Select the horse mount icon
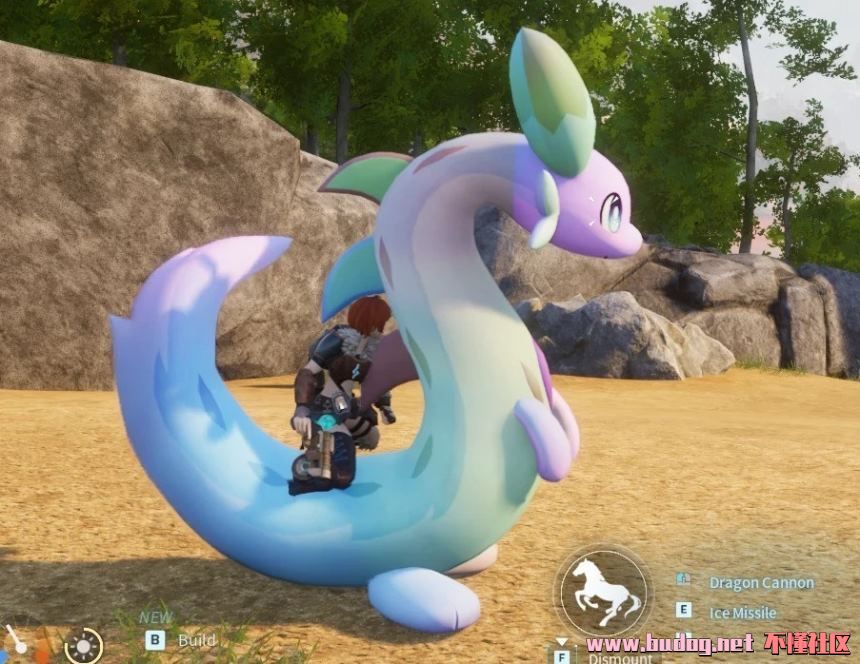The height and width of the screenshot is (664, 860). [x=602, y=591]
